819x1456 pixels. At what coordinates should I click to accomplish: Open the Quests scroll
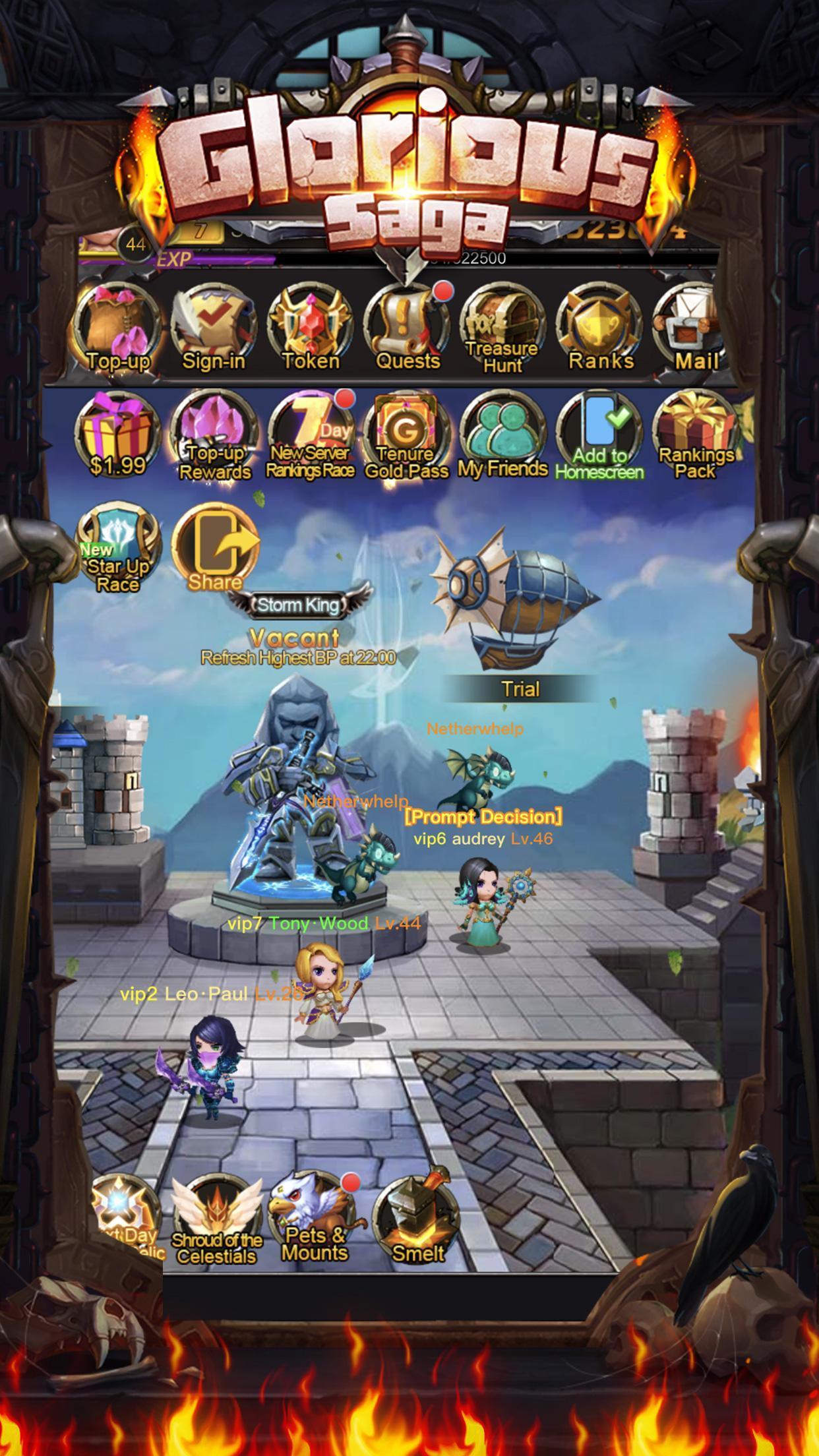(408, 328)
